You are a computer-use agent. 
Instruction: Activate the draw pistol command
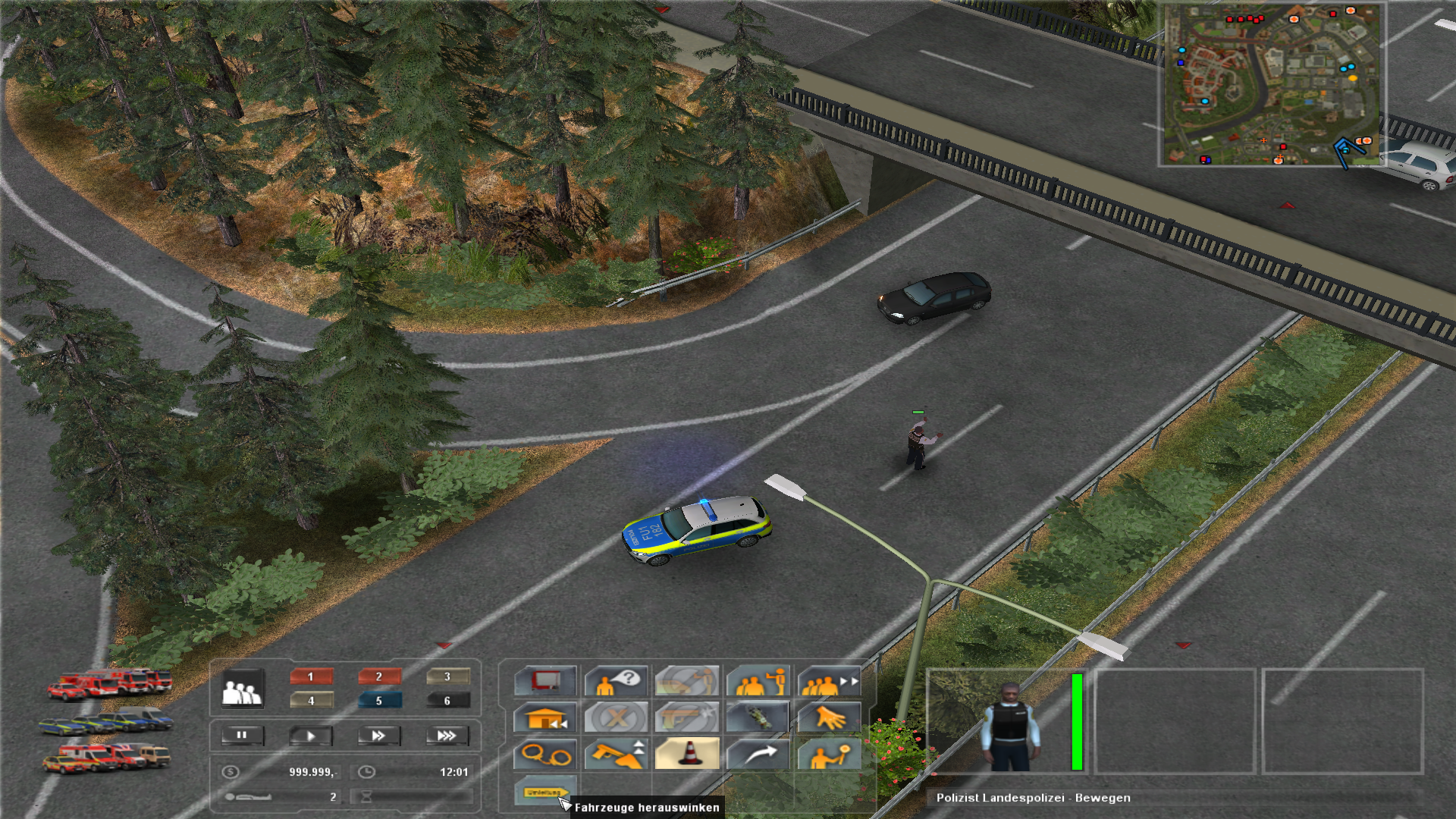[x=616, y=754]
